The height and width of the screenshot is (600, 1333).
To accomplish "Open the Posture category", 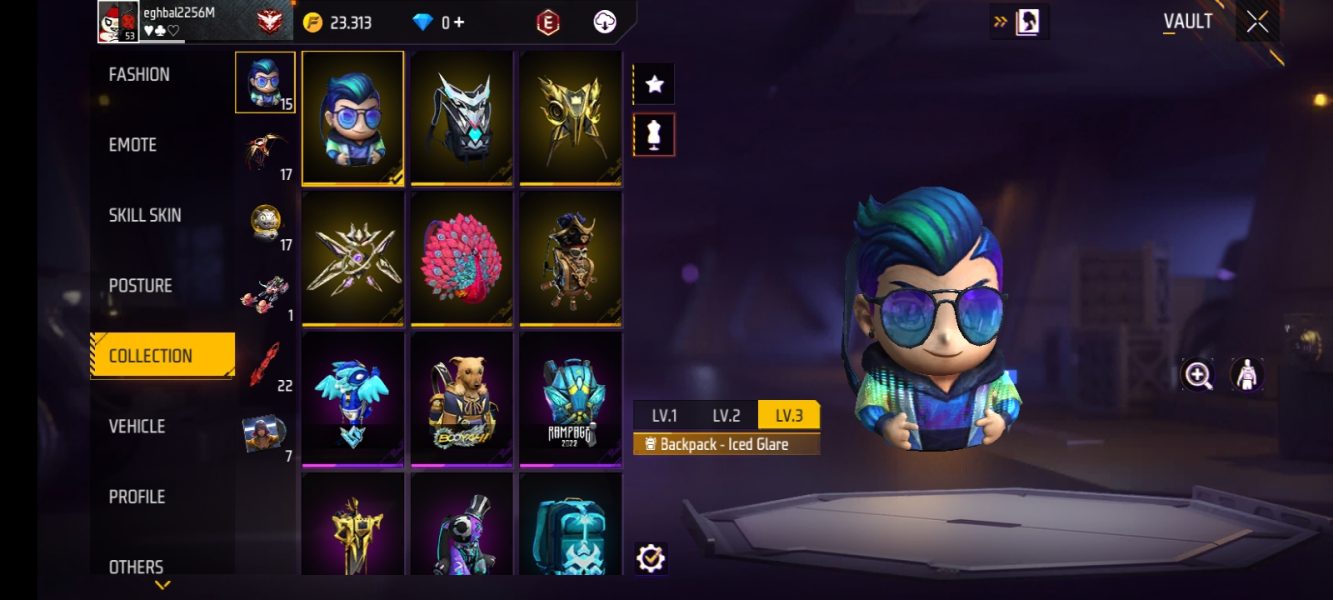I will pos(140,286).
